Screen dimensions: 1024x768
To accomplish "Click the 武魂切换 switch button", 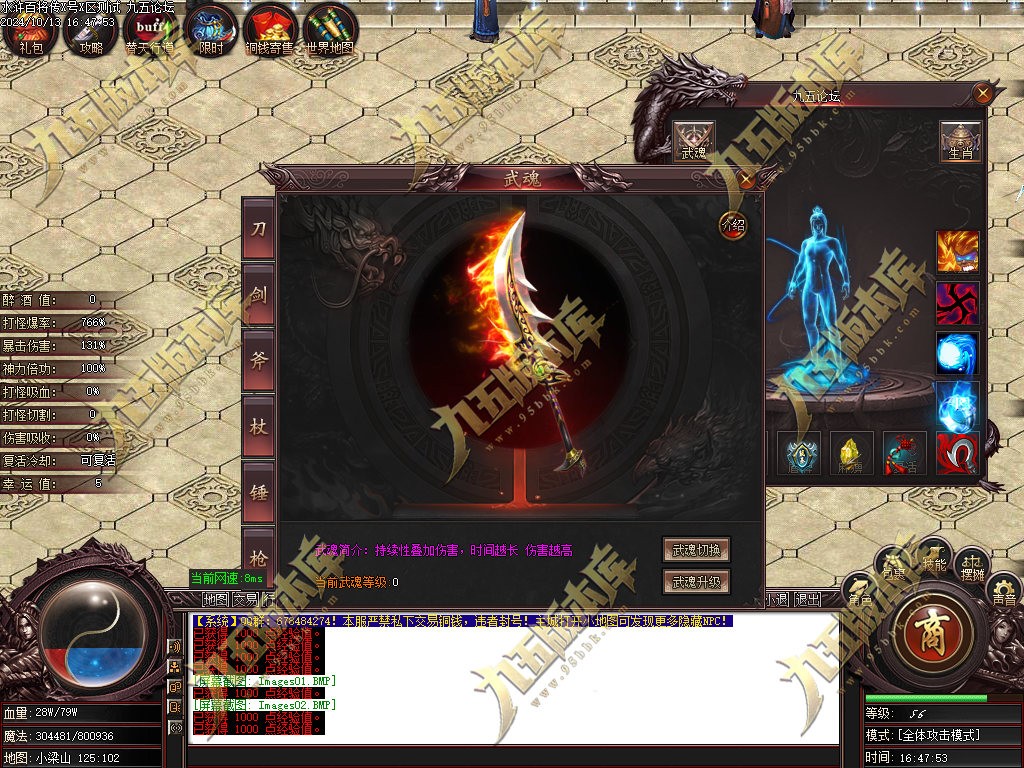I will (x=696, y=550).
